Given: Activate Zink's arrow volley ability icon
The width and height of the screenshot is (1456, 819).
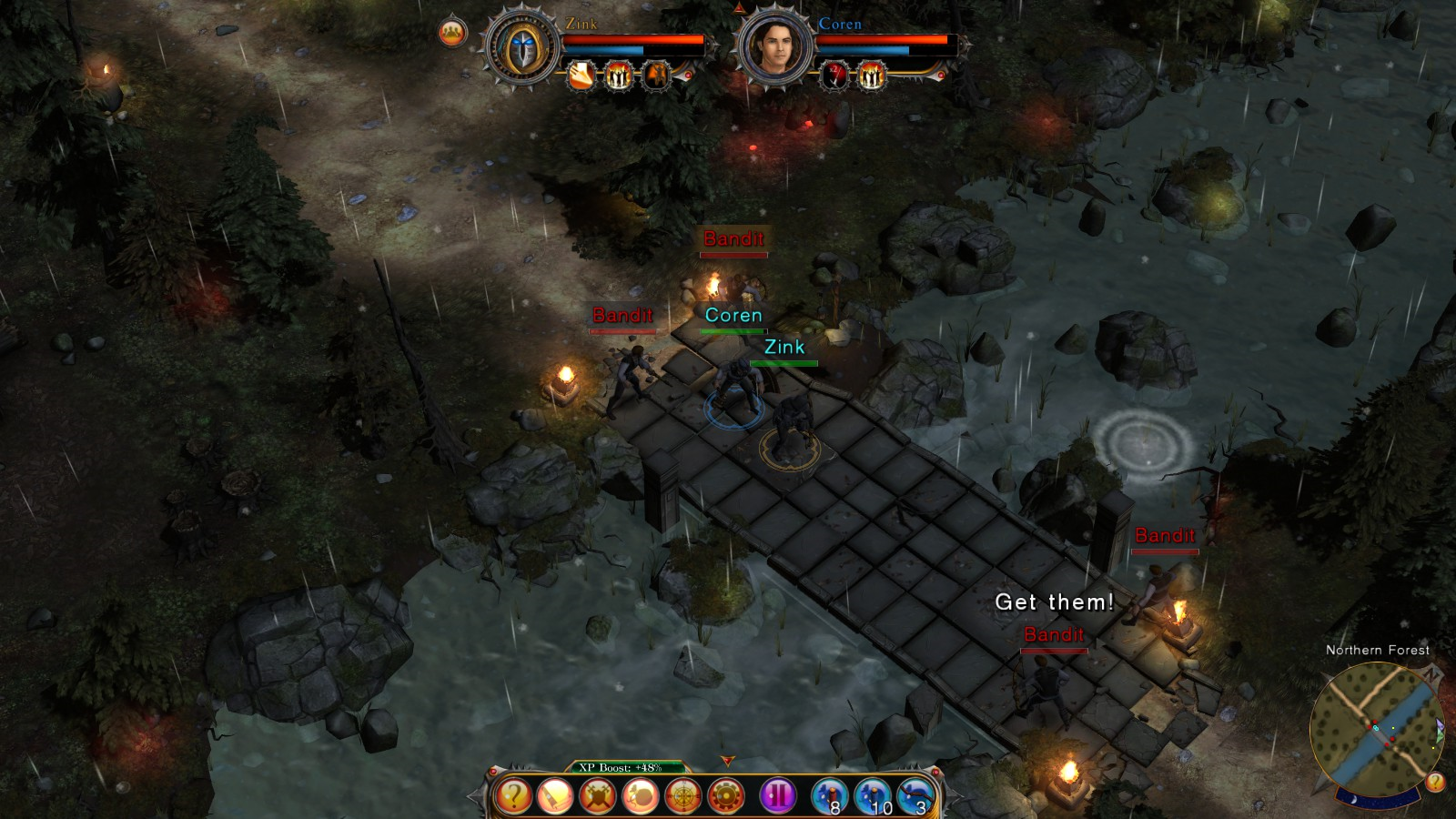Looking at the screenshot, I should pyautogui.click(x=581, y=76).
